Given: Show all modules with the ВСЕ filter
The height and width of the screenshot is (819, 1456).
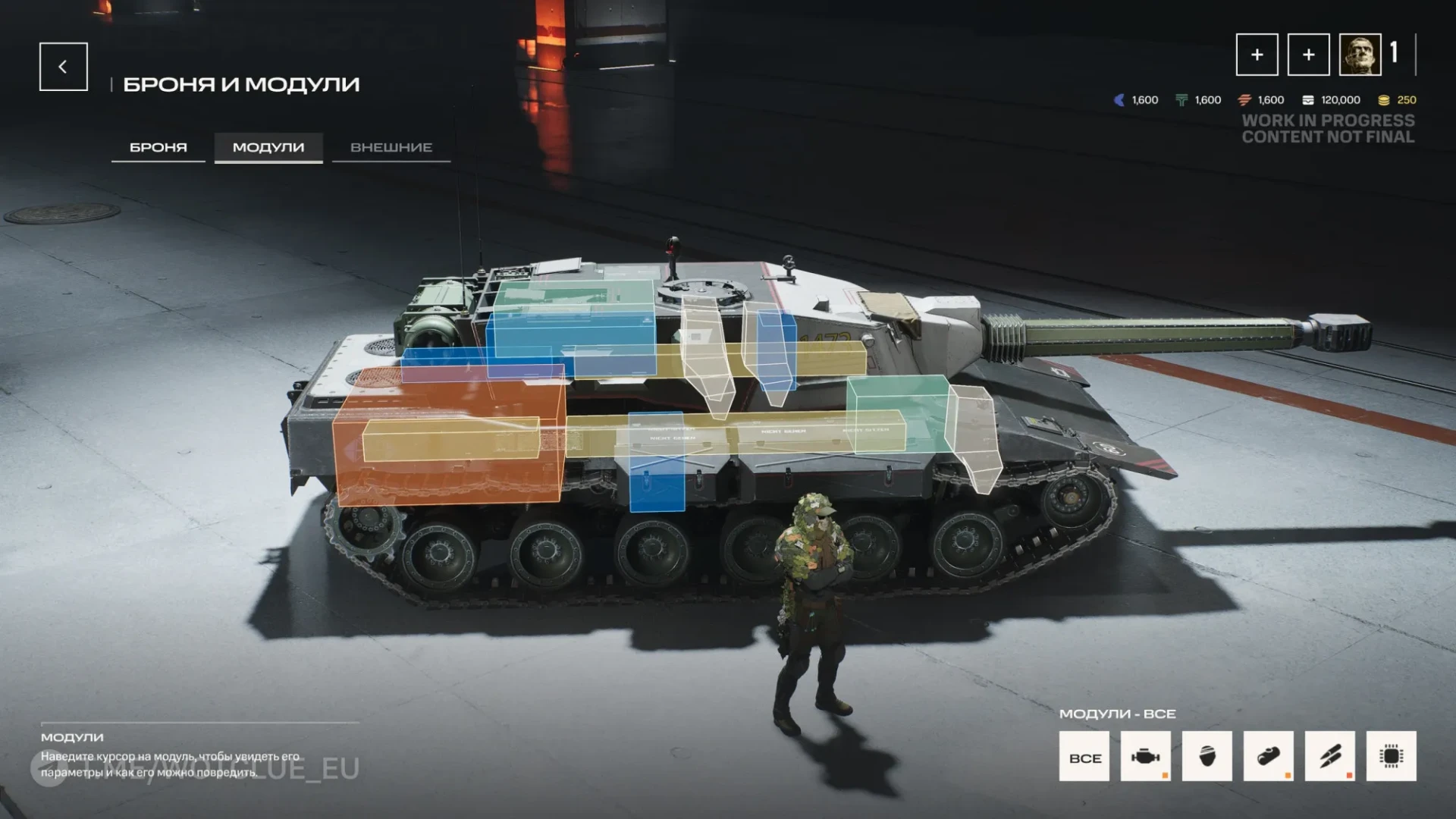Looking at the screenshot, I should click(1084, 756).
